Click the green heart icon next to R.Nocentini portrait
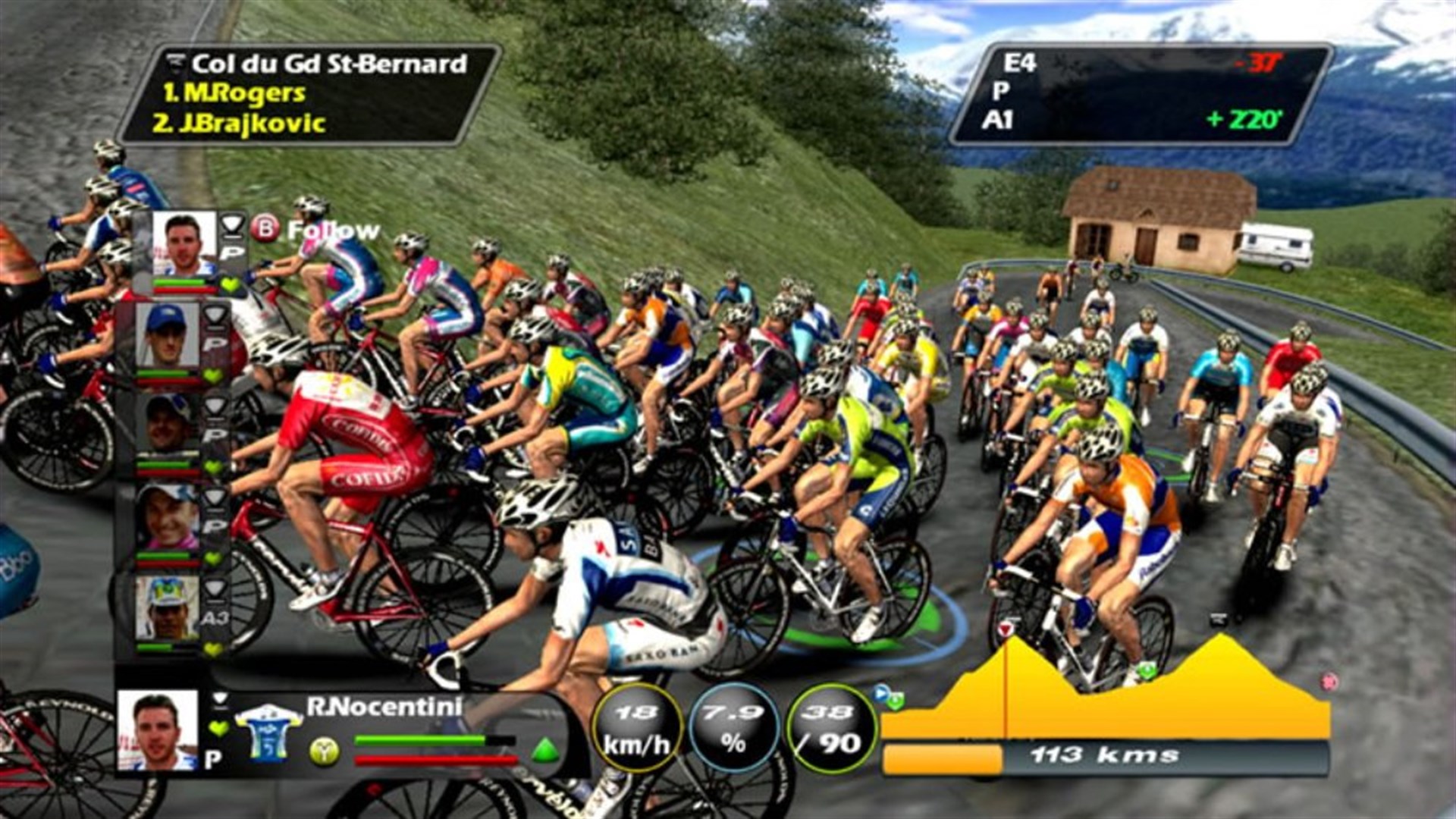 [217, 727]
